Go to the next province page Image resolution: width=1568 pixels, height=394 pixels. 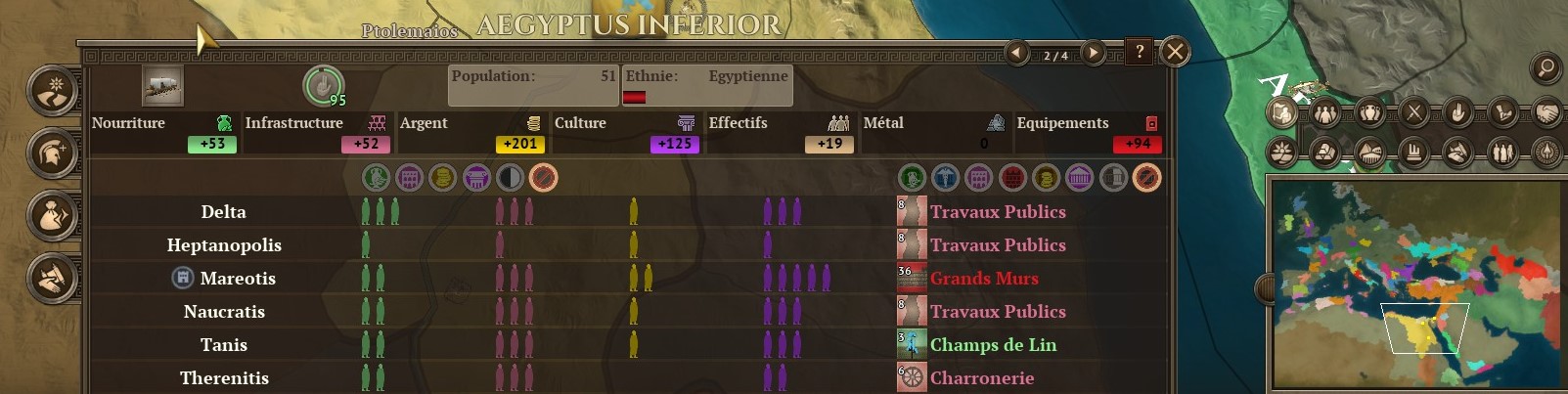[1094, 53]
